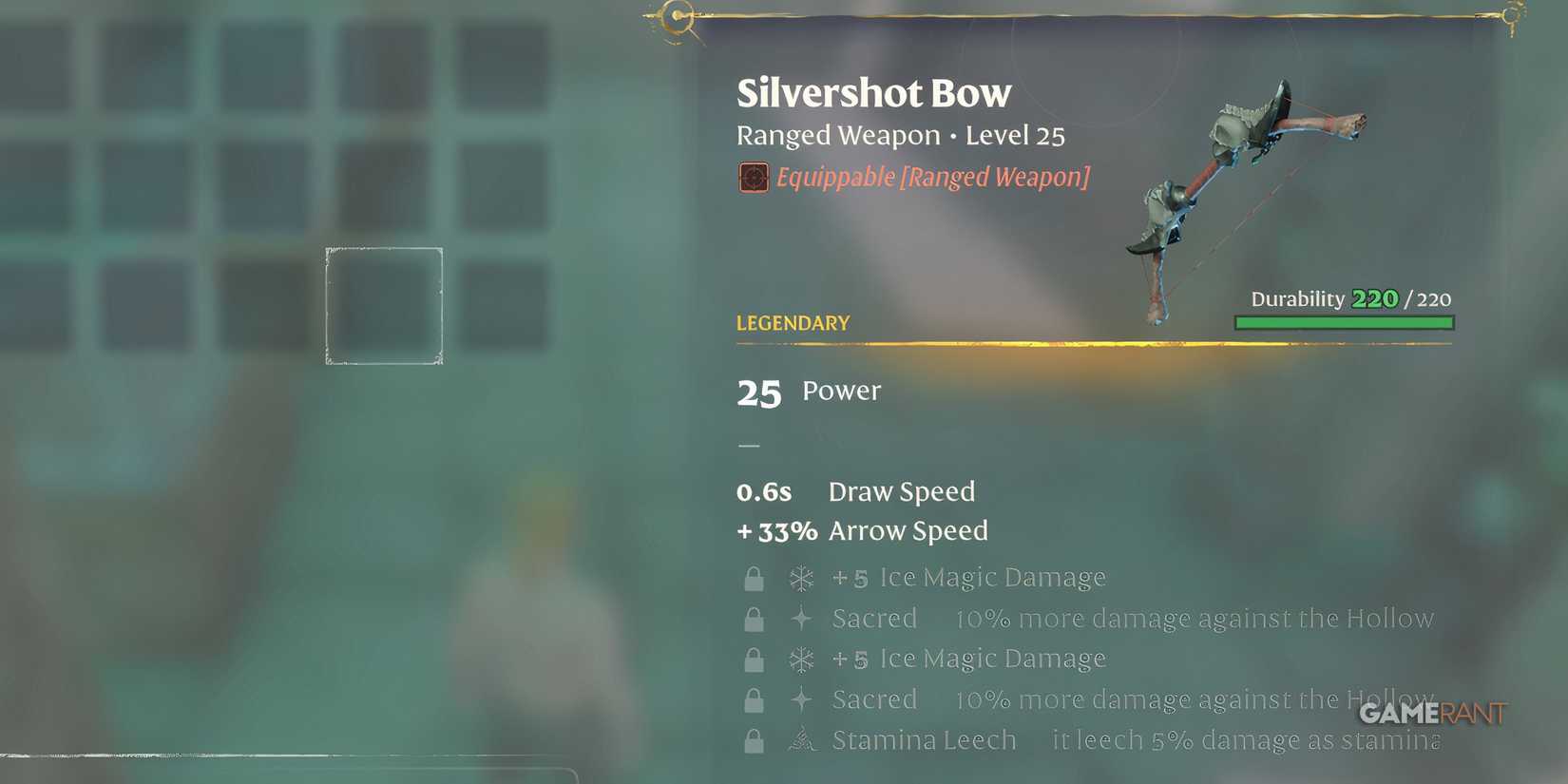Image resolution: width=1568 pixels, height=784 pixels.
Task: Click the Level 25 label
Action: coord(1015,136)
